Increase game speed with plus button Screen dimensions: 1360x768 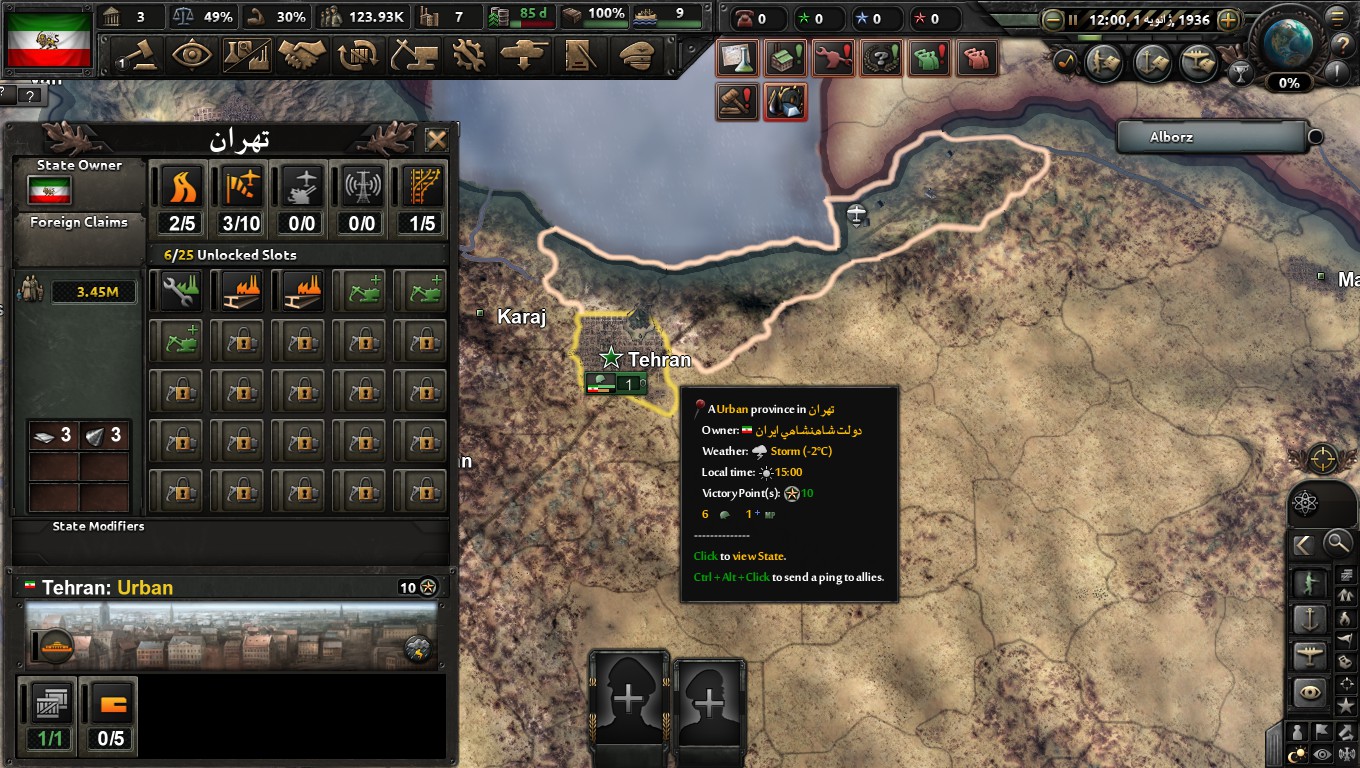tap(1229, 20)
